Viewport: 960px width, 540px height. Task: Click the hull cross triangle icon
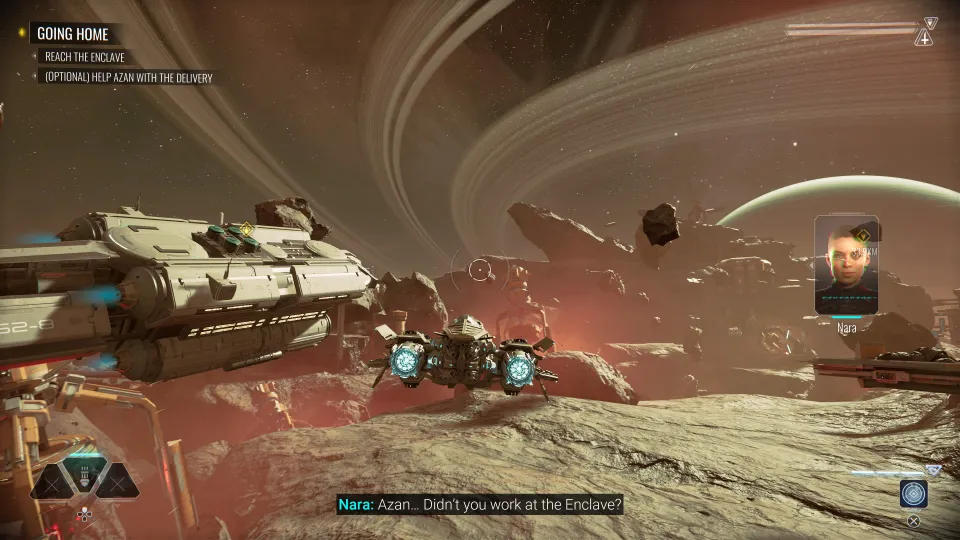tap(926, 39)
